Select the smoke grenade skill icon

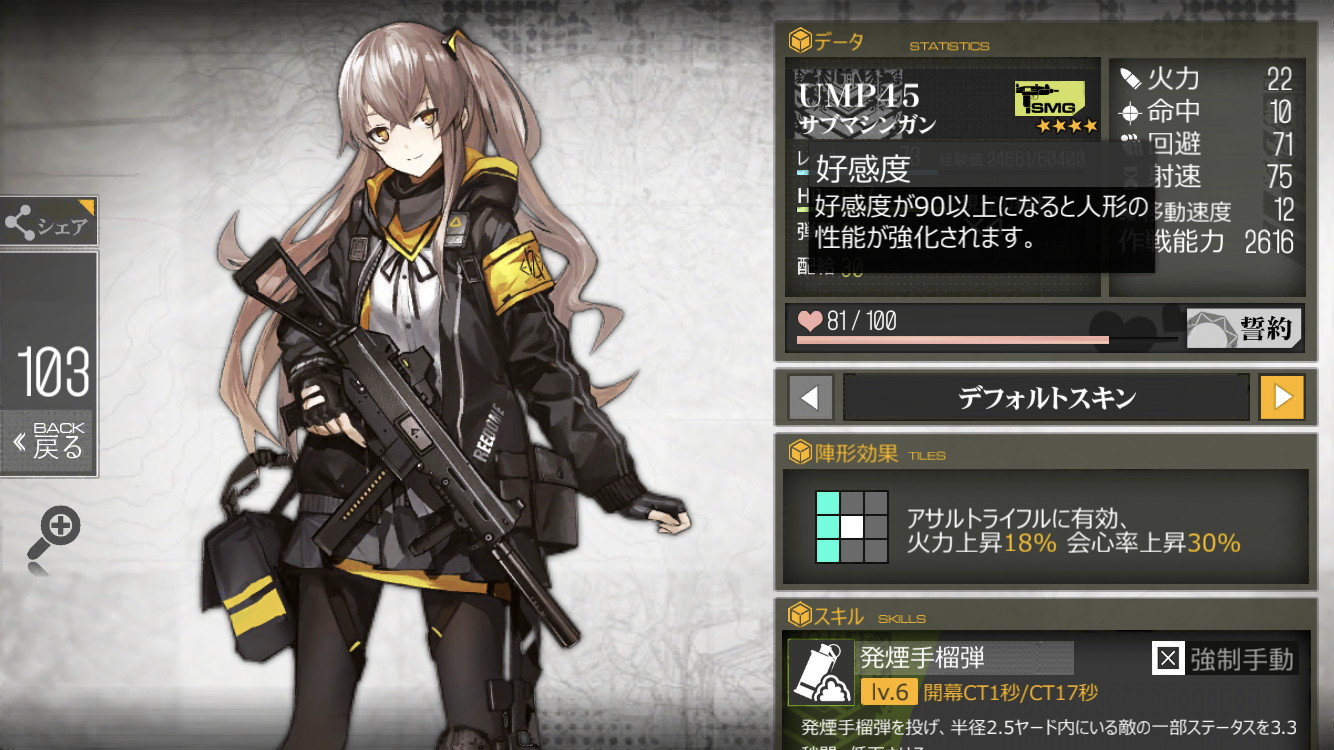click(821, 673)
